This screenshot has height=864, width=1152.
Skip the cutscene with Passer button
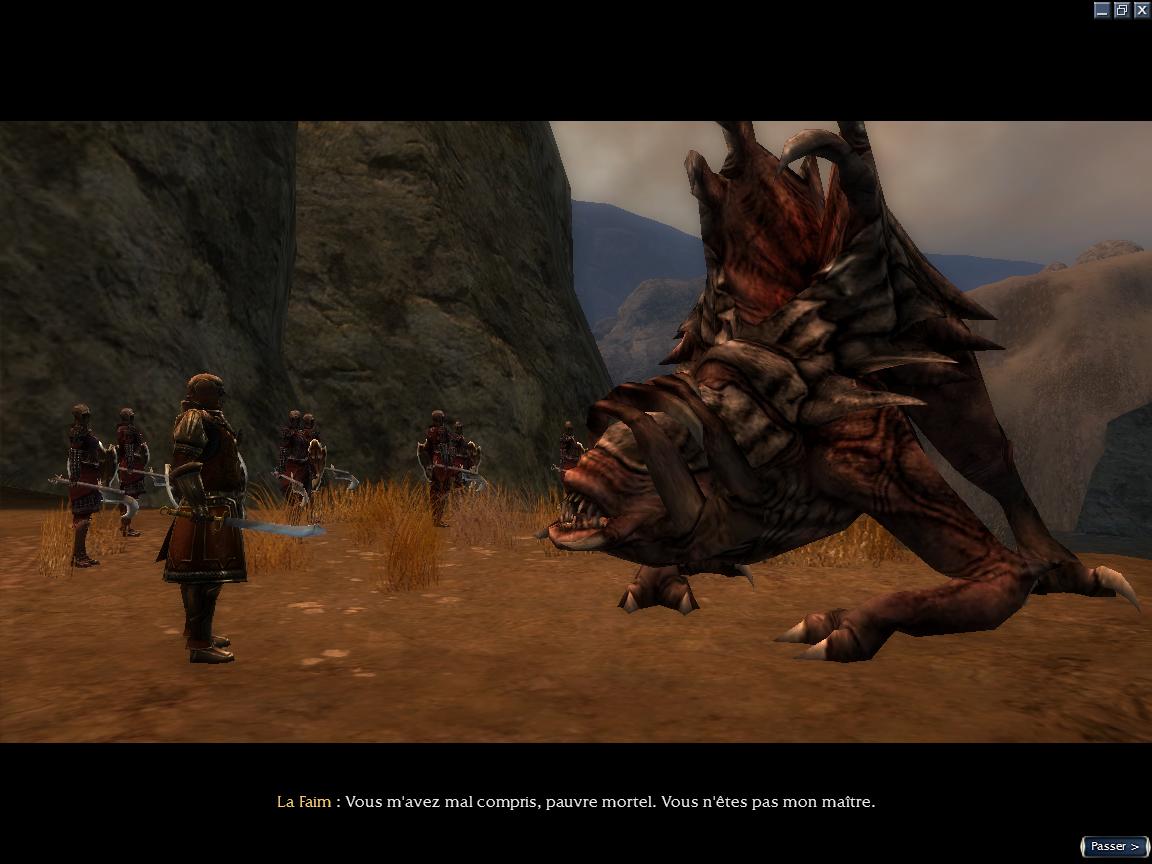click(x=1114, y=846)
